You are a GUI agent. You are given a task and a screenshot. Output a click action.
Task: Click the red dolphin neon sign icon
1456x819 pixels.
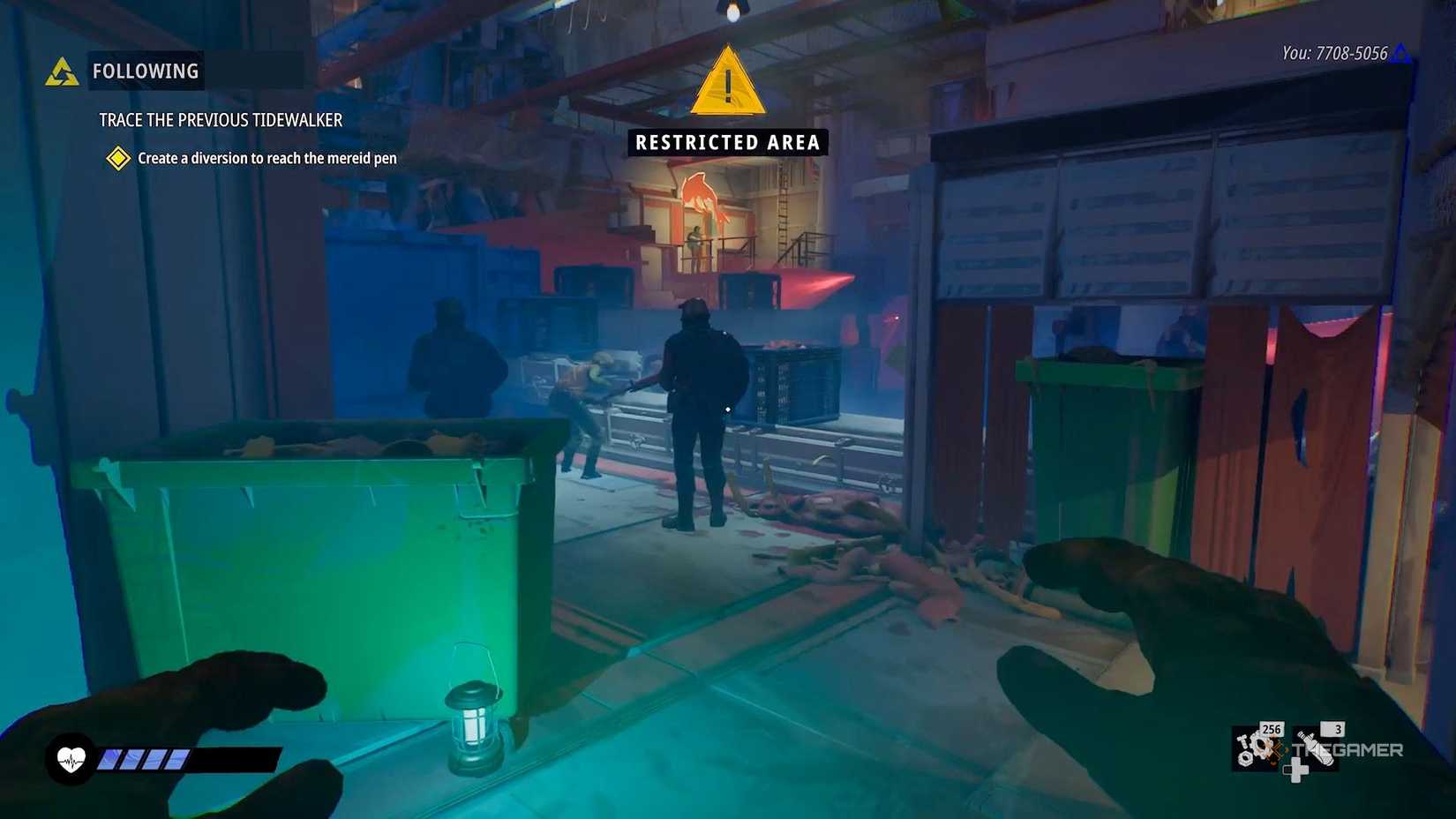coord(702,198)
